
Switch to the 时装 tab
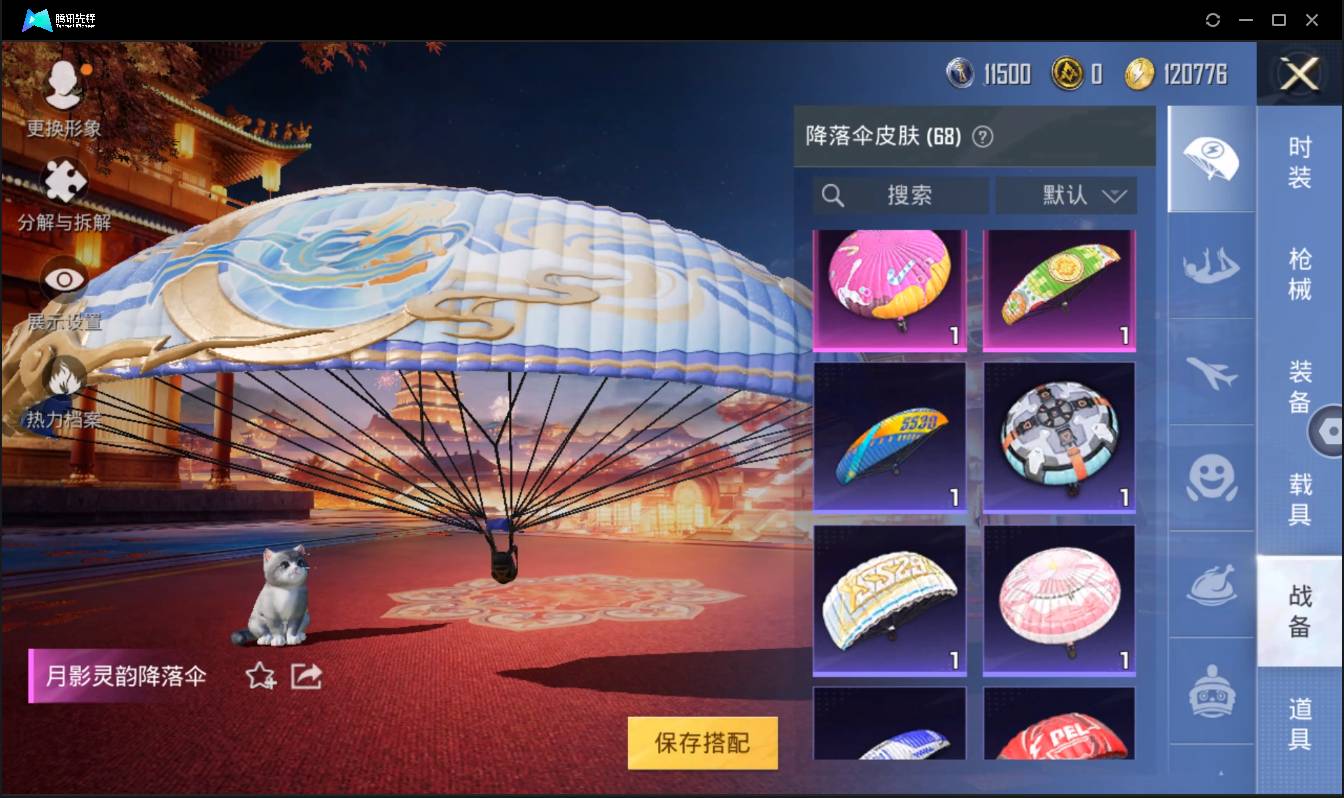(x=1301, y=163)
